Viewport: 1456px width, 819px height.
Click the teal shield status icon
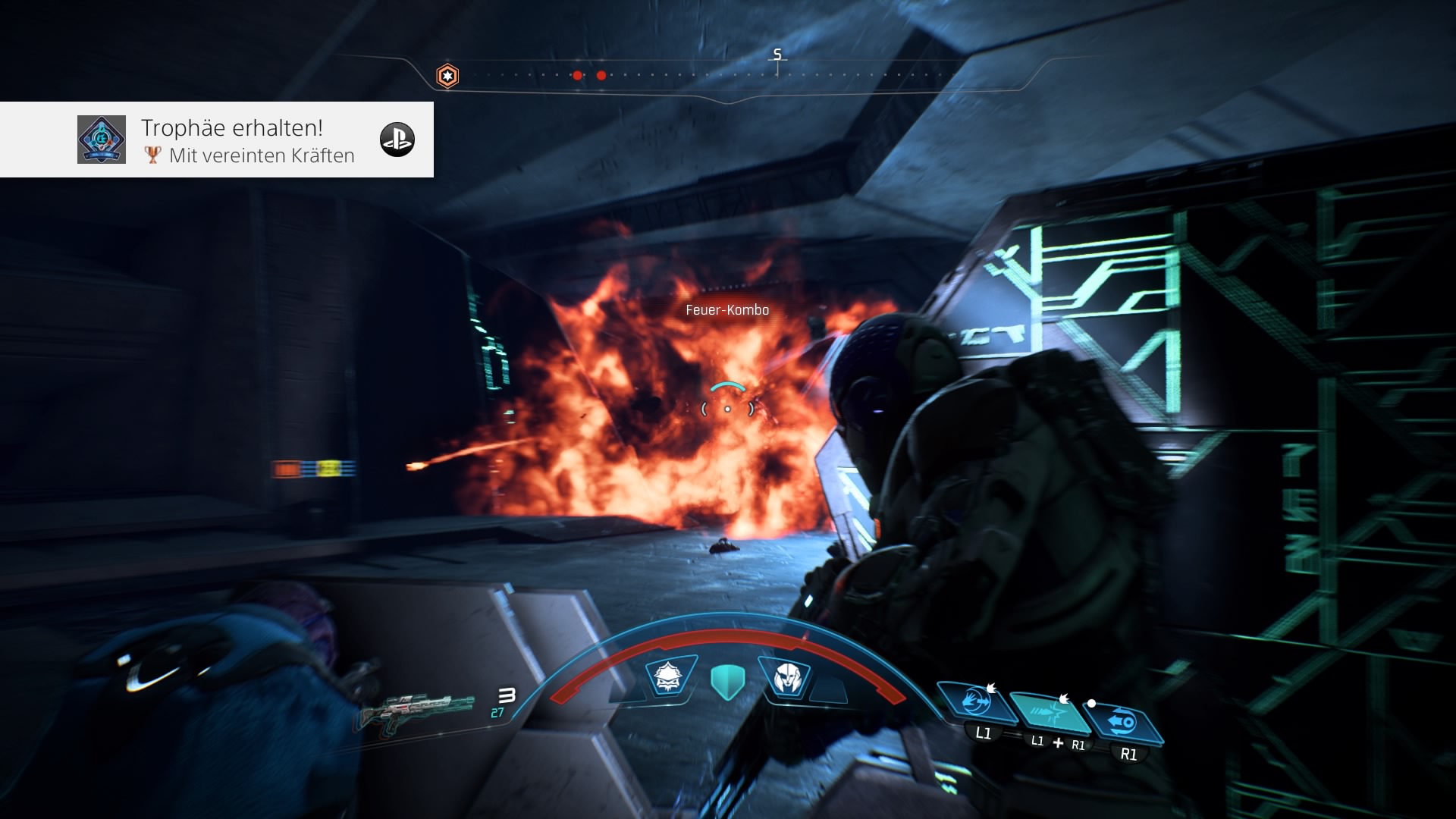(728, 681)
